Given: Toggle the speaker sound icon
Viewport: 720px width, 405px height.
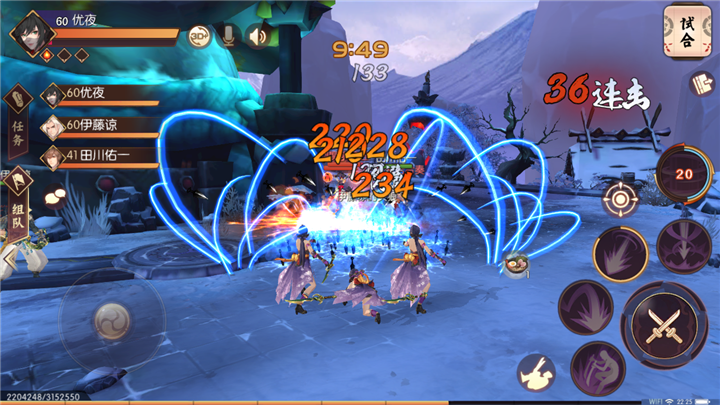Looking at the screenshot, I should point(259,36).
